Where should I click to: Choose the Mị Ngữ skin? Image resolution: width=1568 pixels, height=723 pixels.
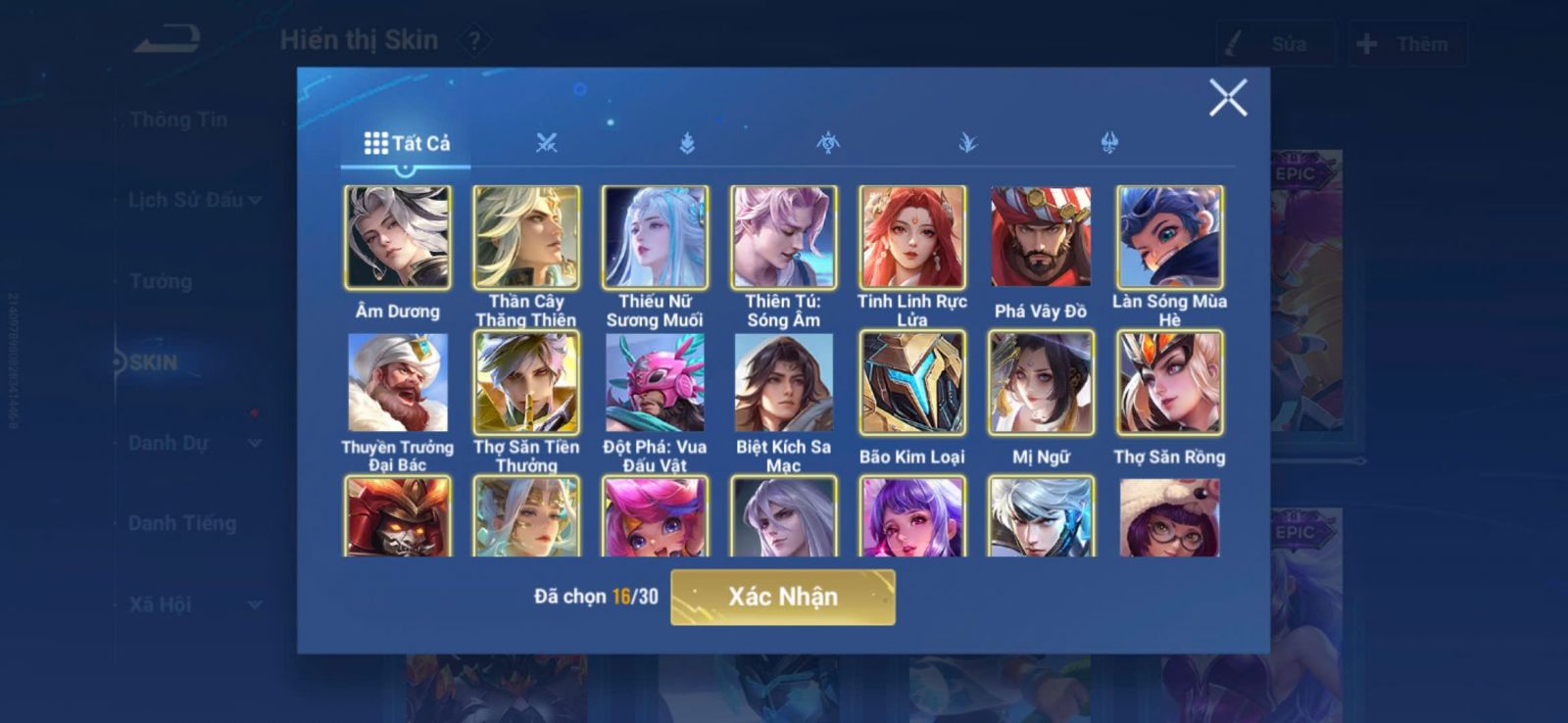[1041, 383]
